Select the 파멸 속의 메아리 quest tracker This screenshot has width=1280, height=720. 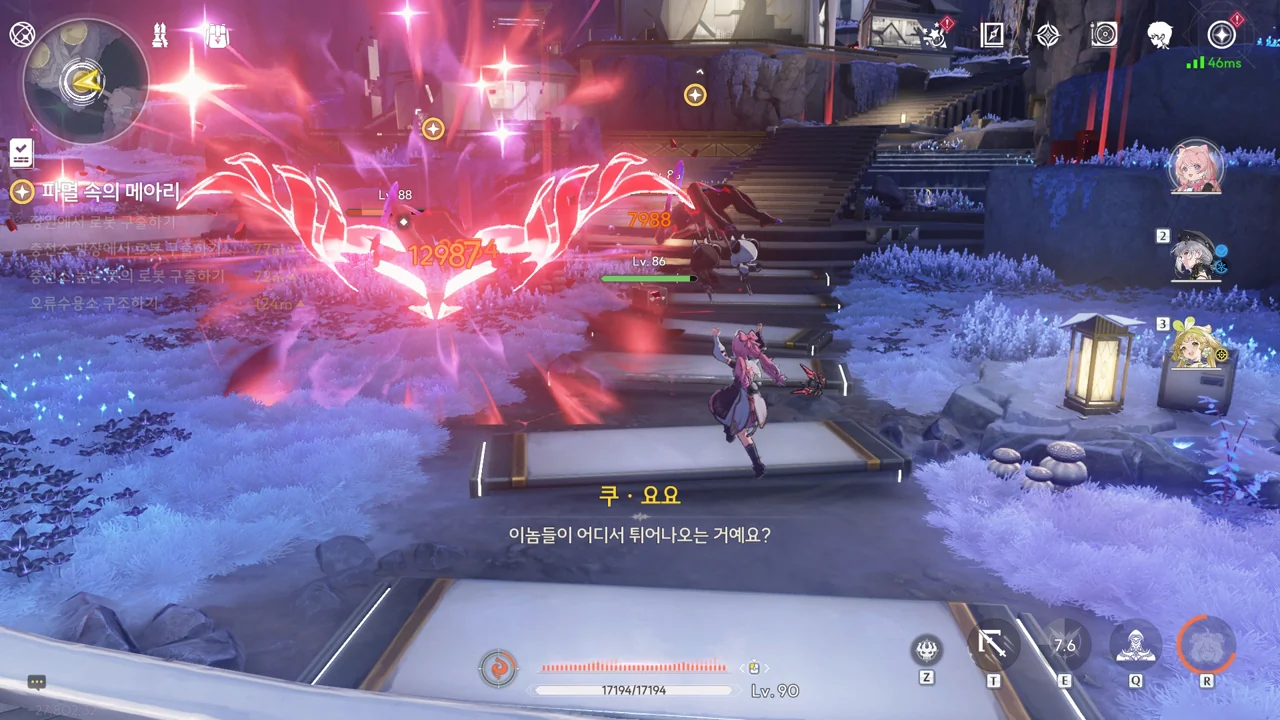coord(110,192)
